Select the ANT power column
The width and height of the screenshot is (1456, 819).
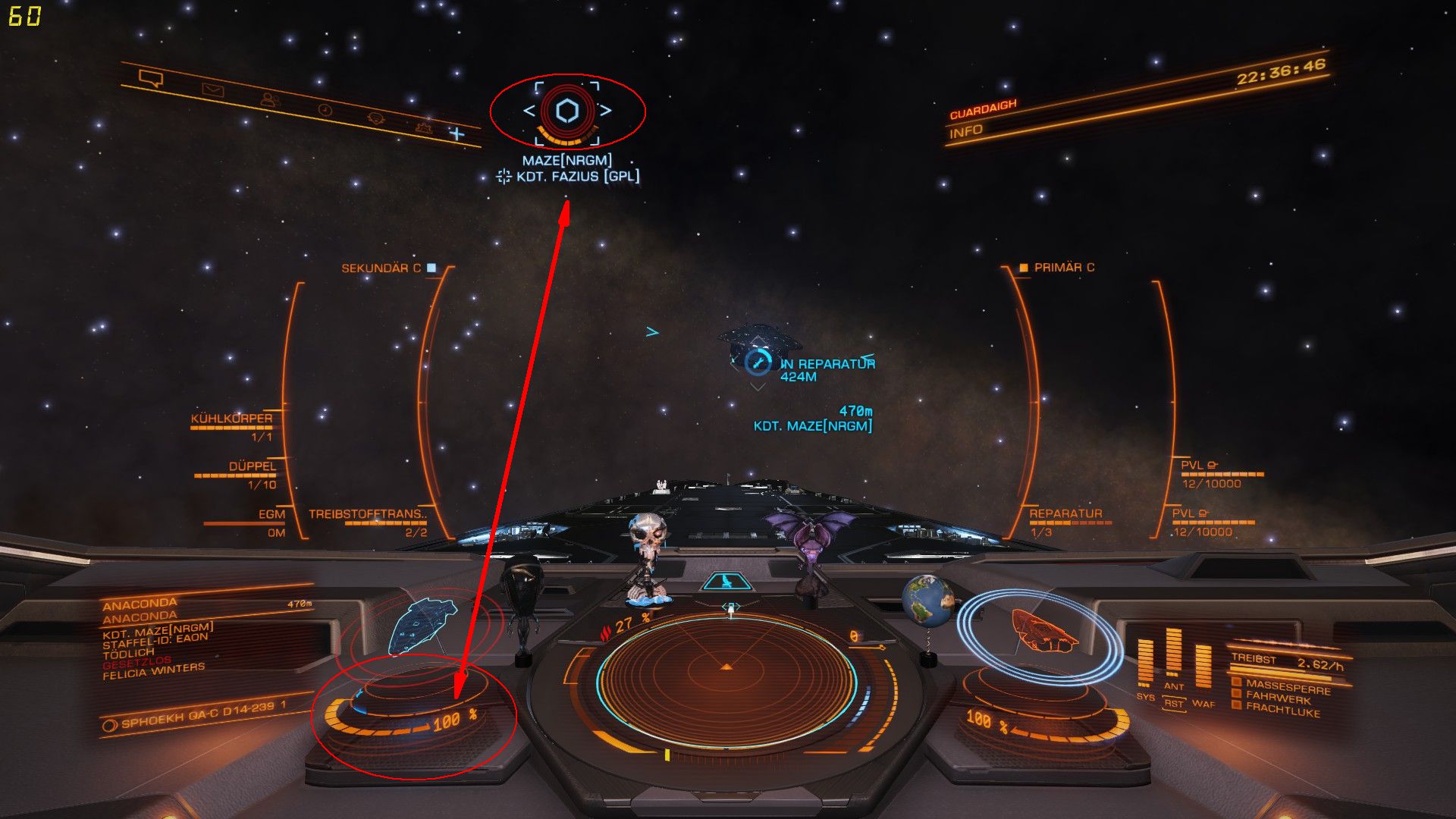click(1173, 657)
